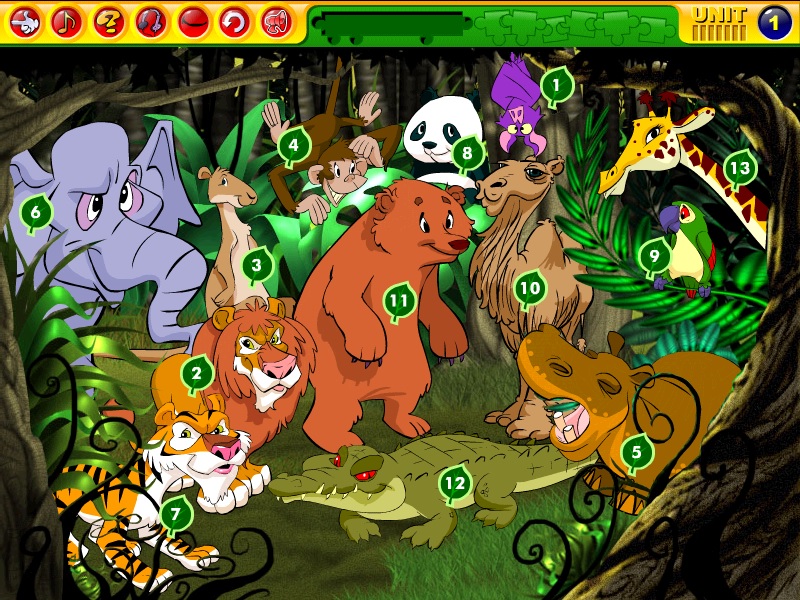Choose leaf marker 2 on the lion
The height and width of the screenshot is (600, 800).
coord(197,374)
